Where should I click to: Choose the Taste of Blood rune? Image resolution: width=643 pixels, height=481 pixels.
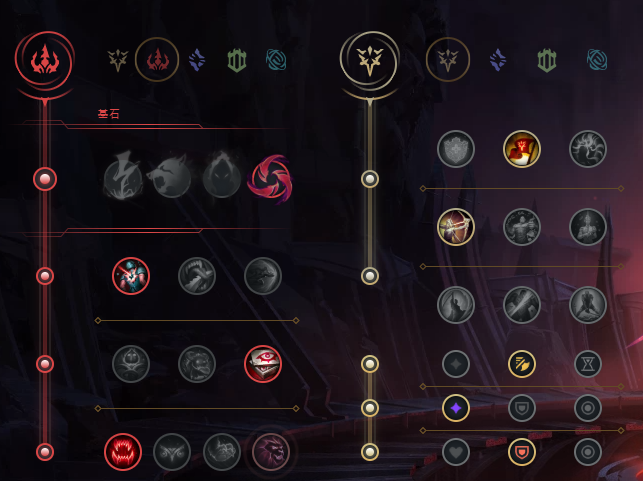click(x=197, y=275)
